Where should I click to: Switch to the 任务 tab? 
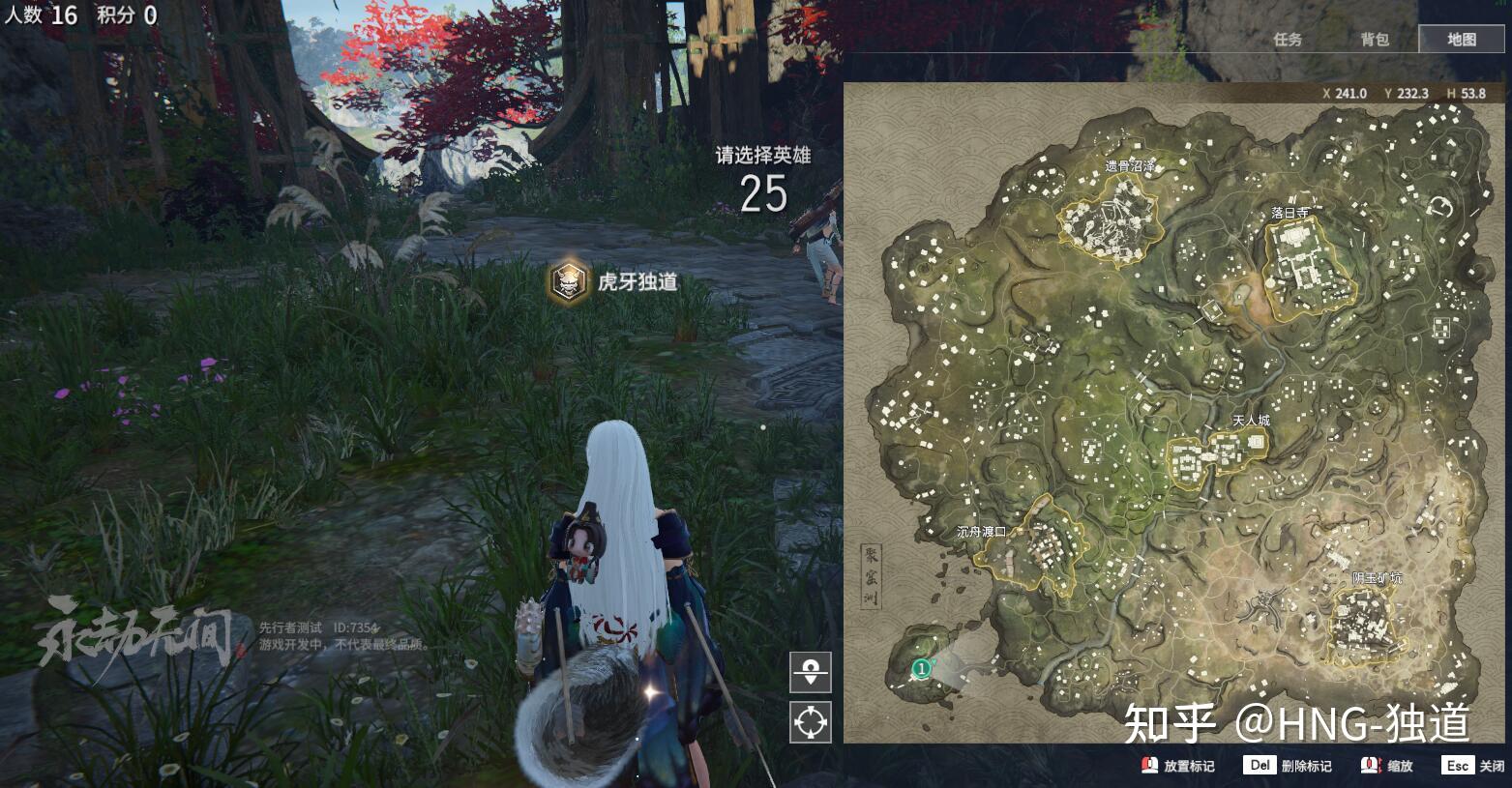tap(1287, 40)
